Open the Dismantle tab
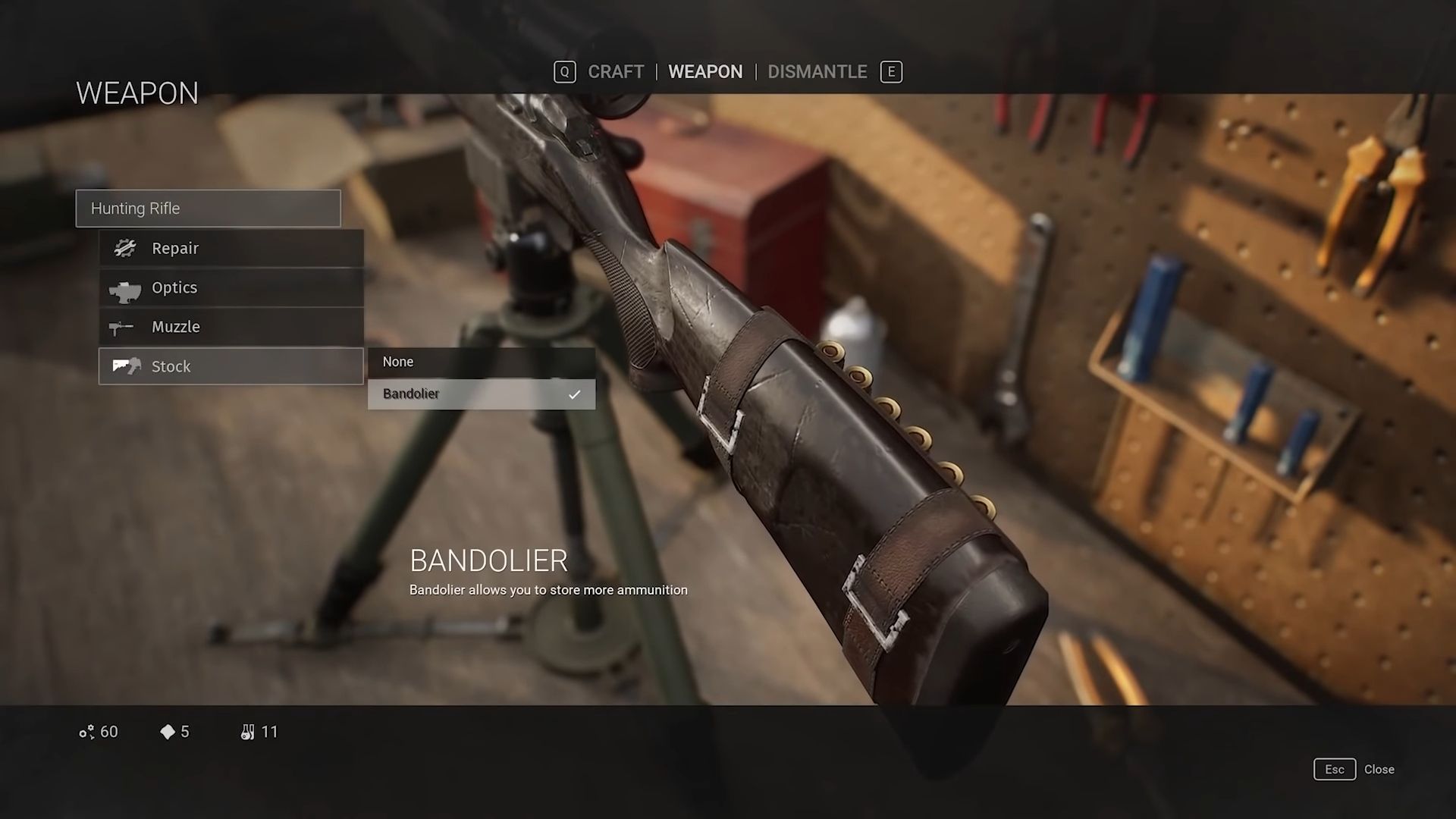The width and height of the screenshot is (1456, 819). coord(817,72)
